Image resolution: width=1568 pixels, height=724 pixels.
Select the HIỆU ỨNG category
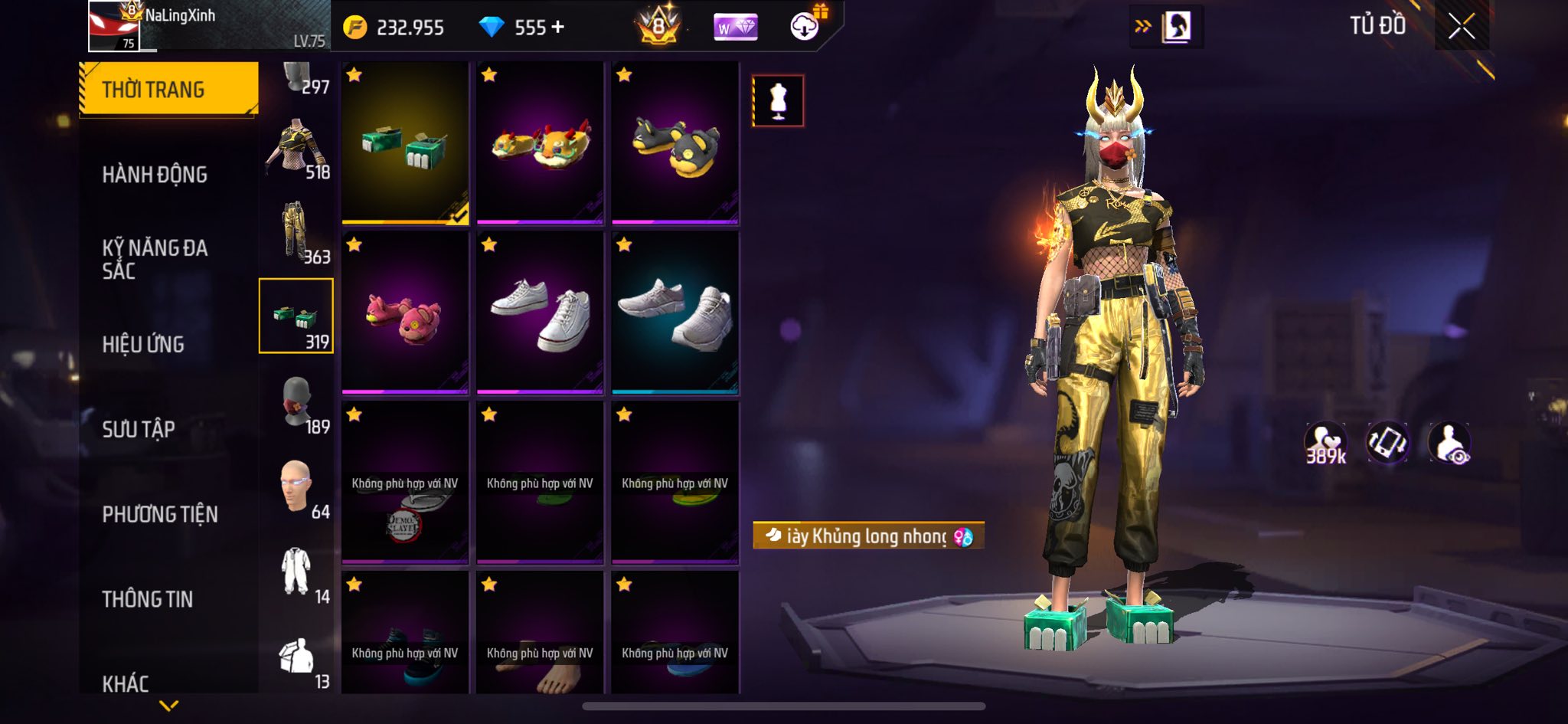pyautogui.click(x=143, y=345)
